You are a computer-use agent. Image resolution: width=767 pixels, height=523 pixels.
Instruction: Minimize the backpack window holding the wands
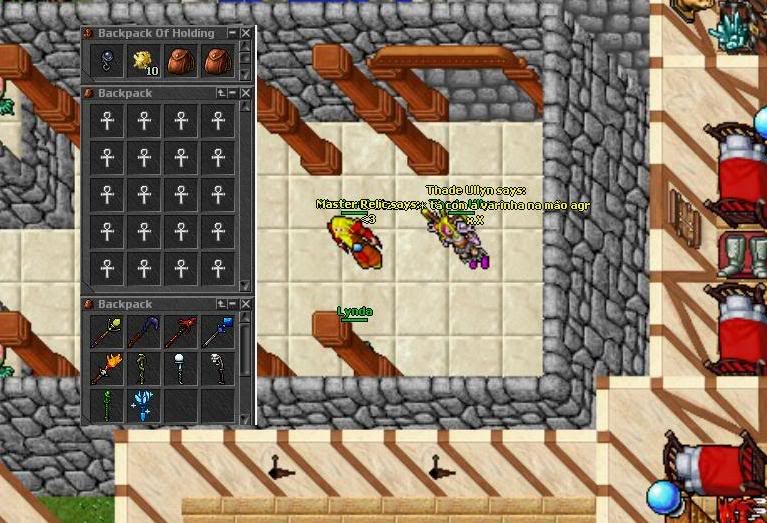pyautogui.click(x=233, y=304)
